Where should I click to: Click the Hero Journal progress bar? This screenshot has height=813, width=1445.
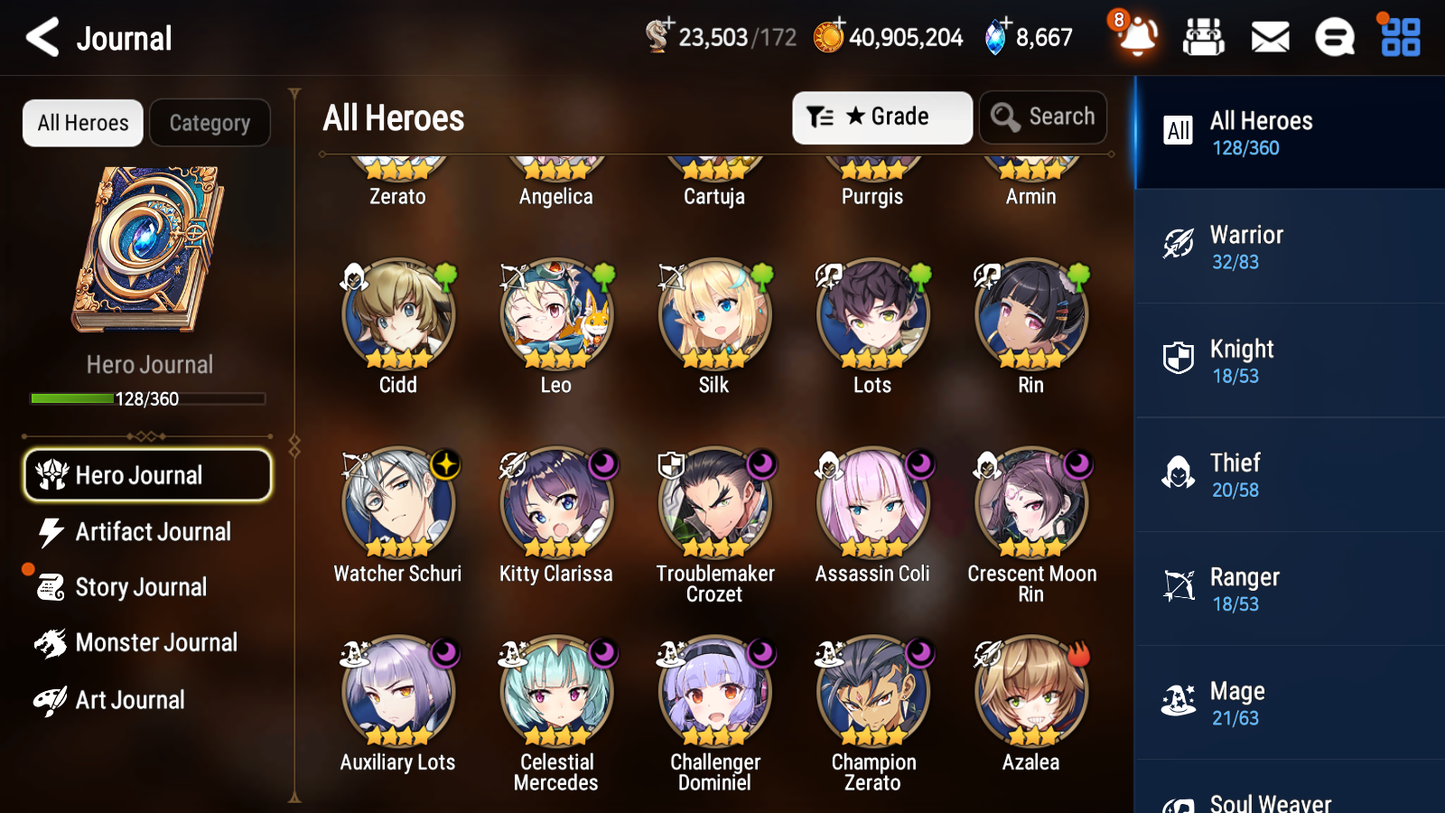(148, 397)
